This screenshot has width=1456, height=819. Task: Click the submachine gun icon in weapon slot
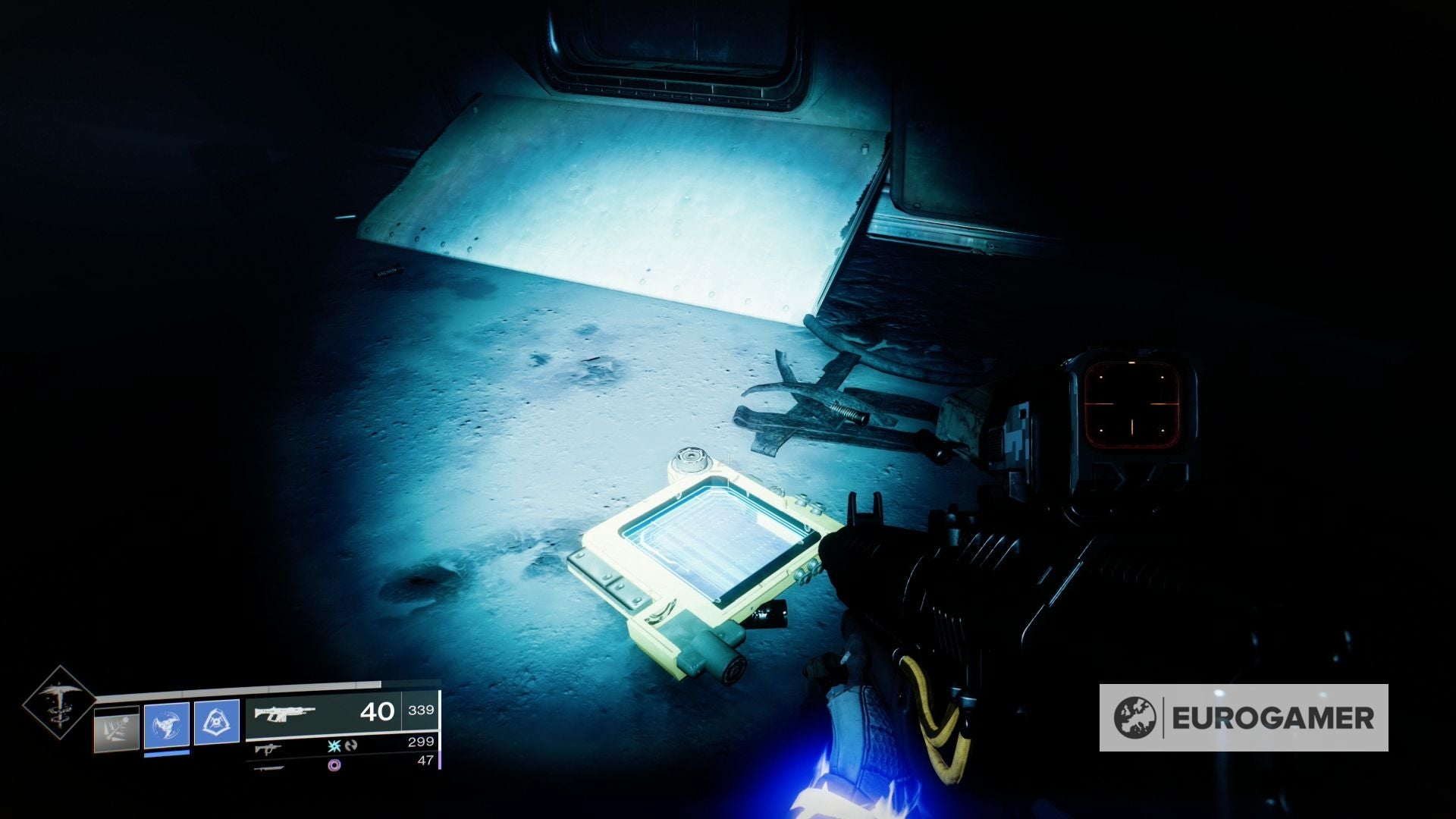(268, 751)
